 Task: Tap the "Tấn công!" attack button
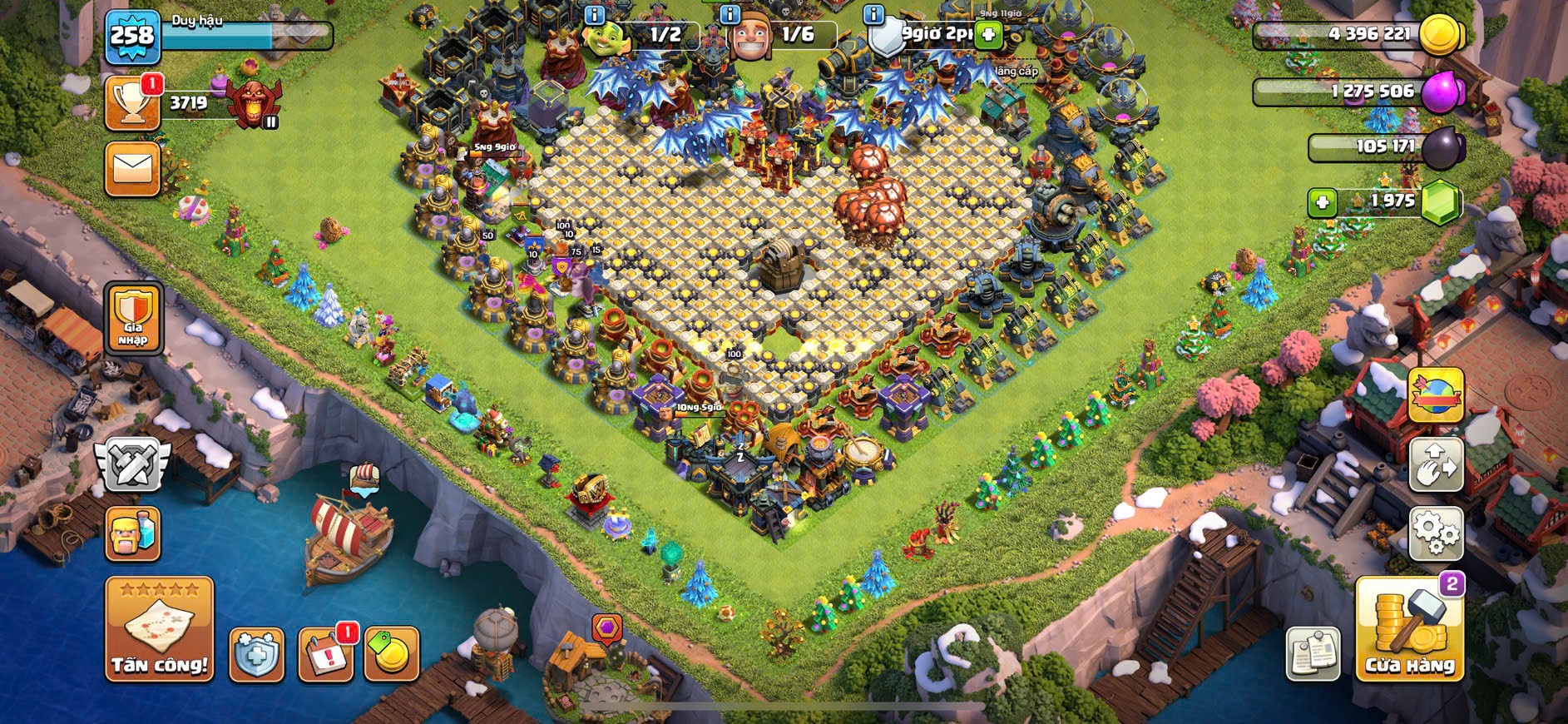[159, 629]
